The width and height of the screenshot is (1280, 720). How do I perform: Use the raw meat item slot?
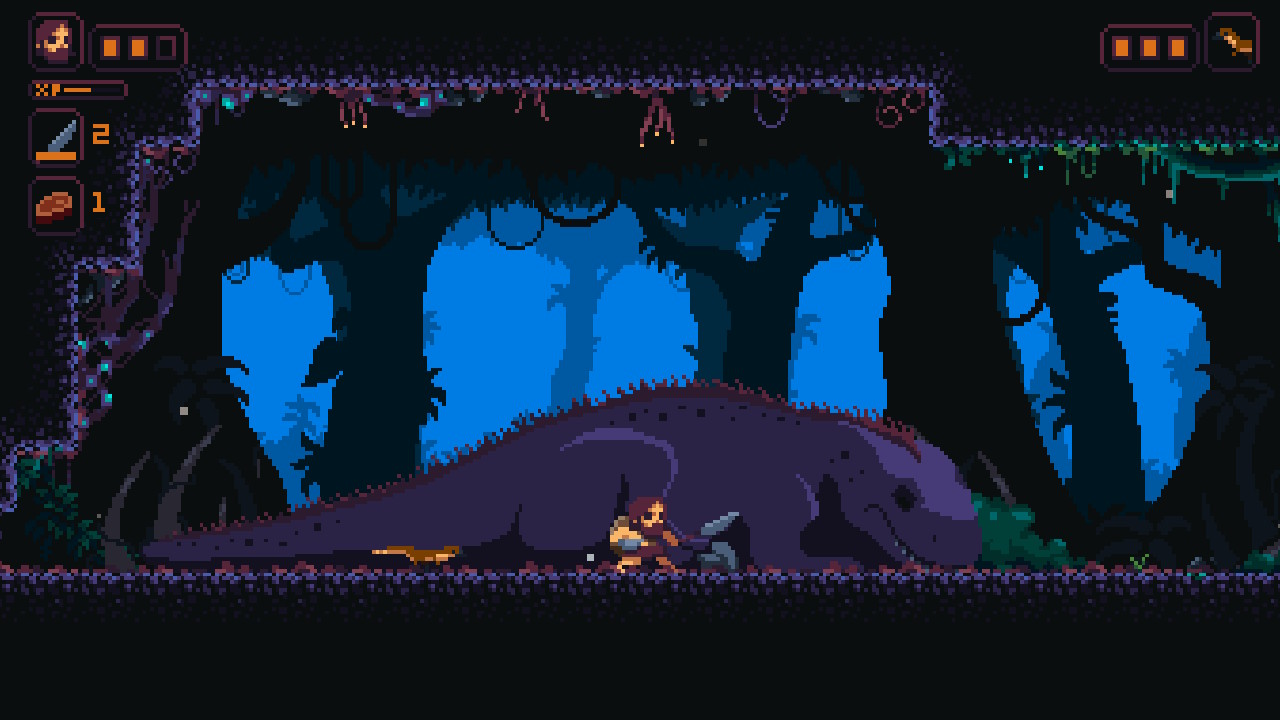point(56,205)
